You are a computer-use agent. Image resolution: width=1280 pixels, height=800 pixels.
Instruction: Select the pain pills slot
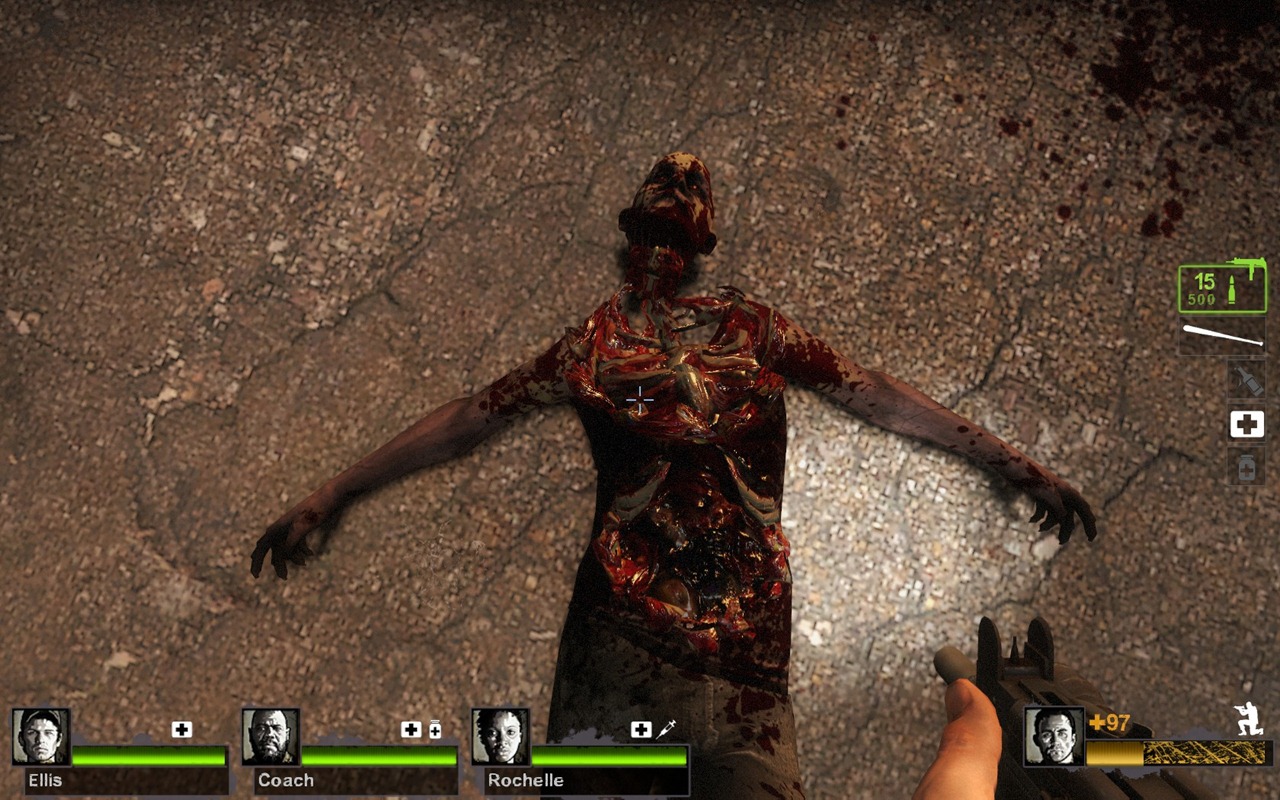(1246, 467)
